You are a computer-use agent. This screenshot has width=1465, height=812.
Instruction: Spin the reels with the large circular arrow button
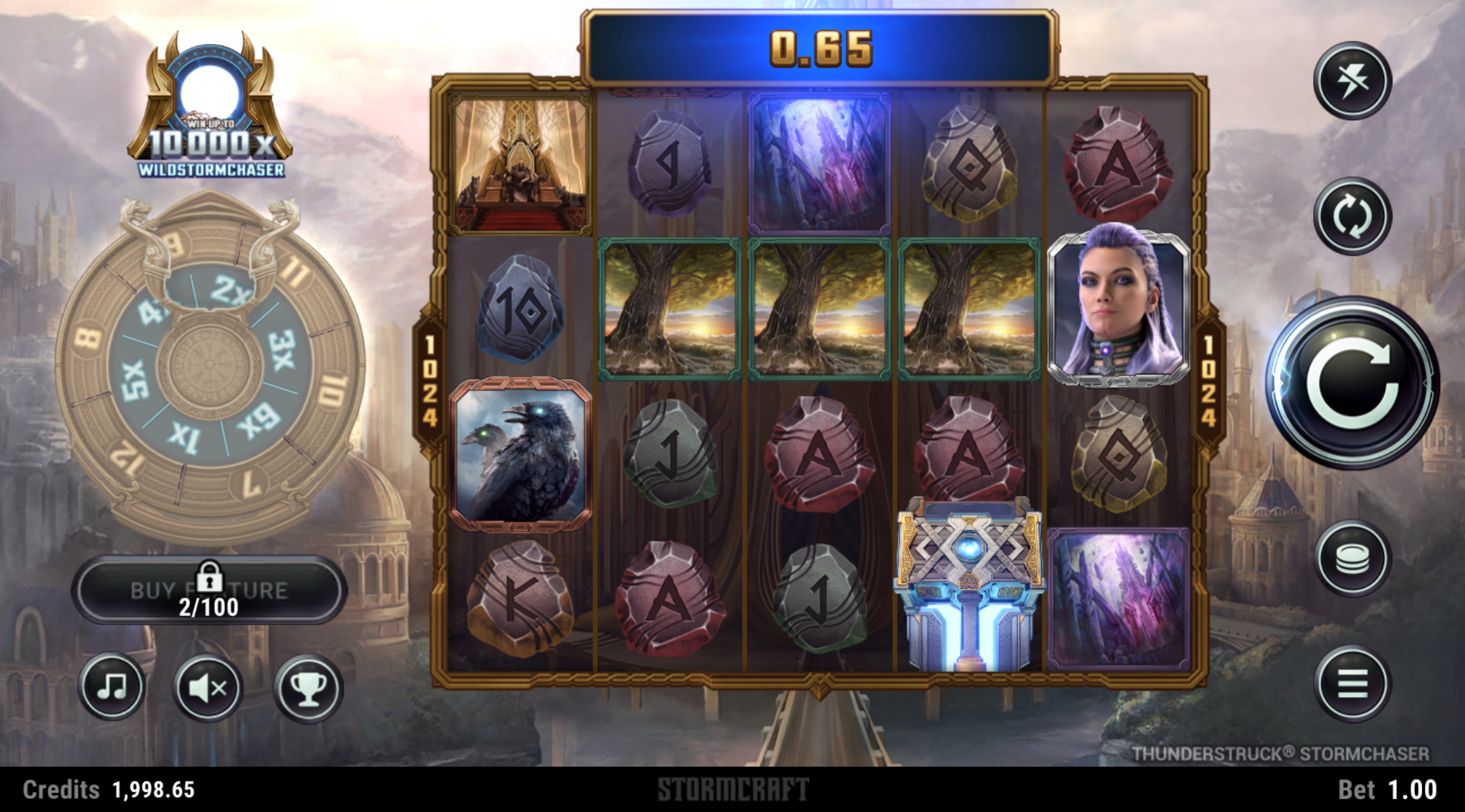click(1353, 383)
